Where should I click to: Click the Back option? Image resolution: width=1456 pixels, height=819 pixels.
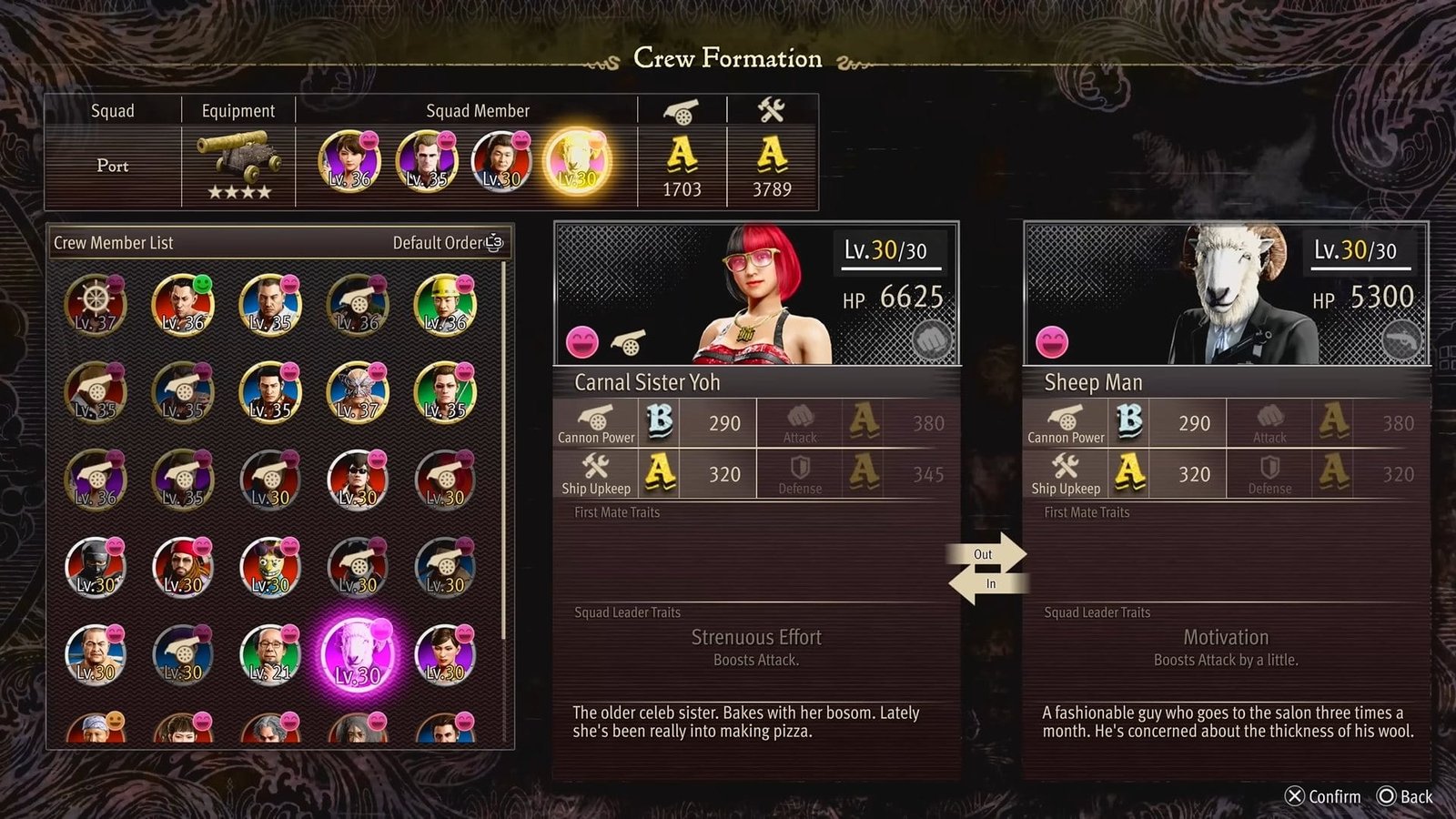tap(1405, 796)
